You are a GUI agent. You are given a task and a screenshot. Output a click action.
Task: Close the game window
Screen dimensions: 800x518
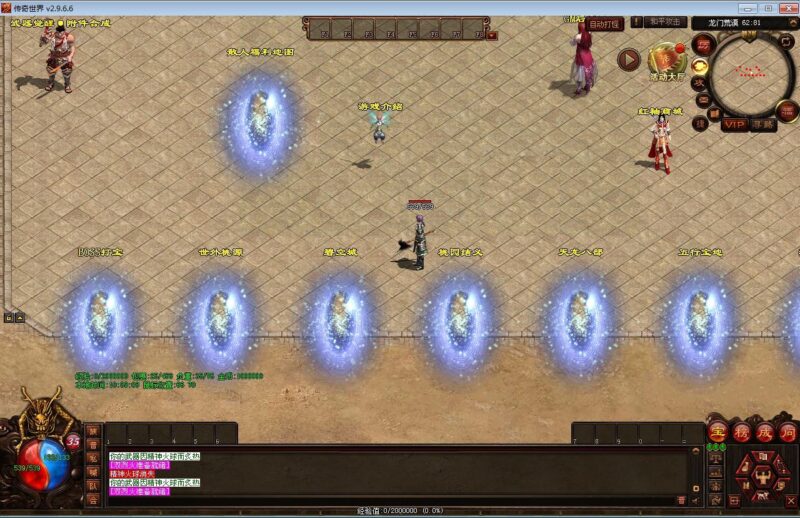[x=787, y=7]
